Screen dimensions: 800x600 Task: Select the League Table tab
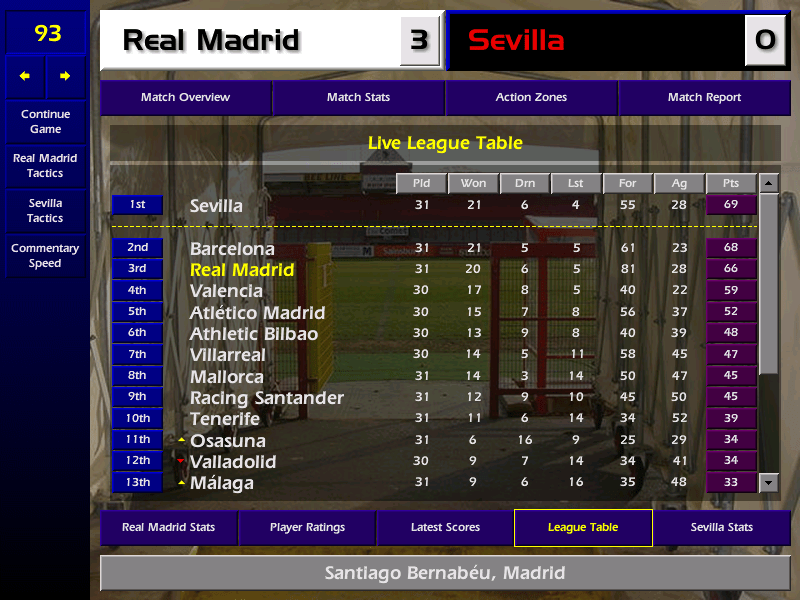point(583,527)
